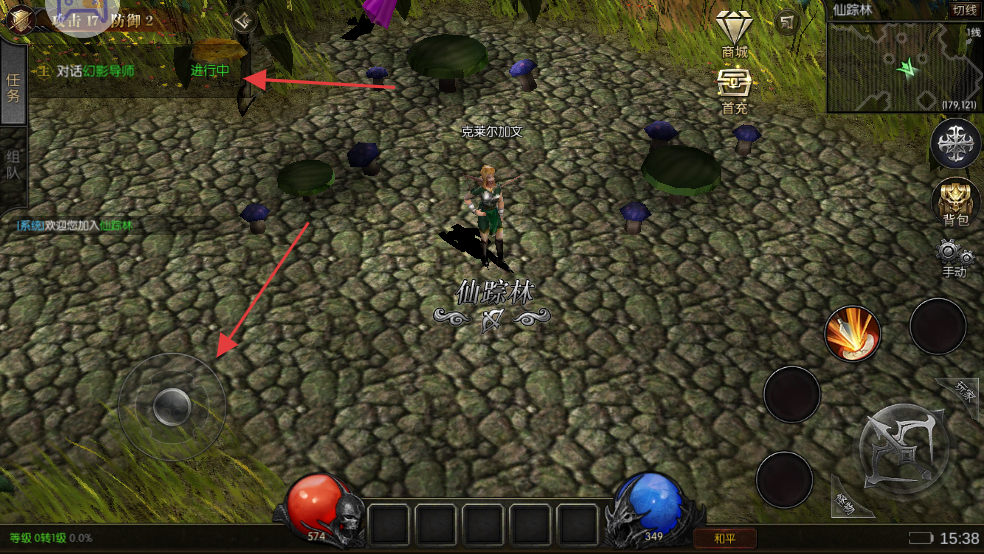Click the virtual joystick knob
Image resolution: width=984 pixels, height=554 pixels.
pyautogui.click(x=172, y=406)
